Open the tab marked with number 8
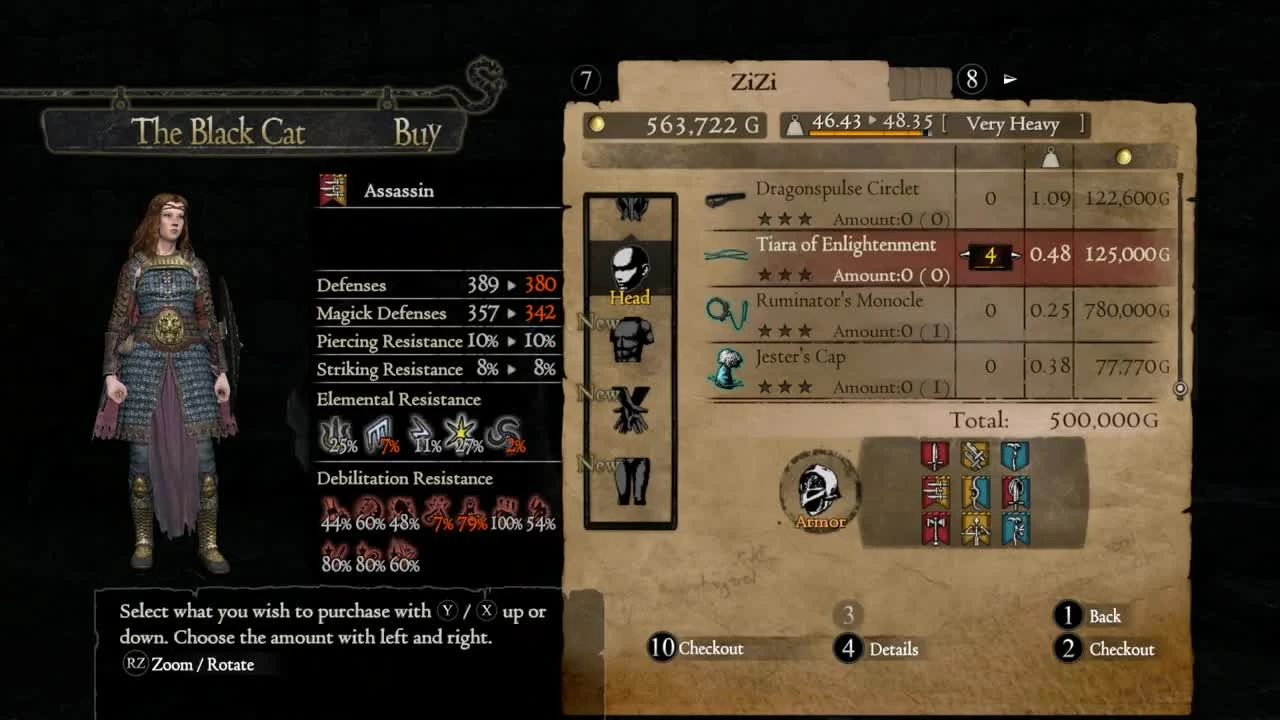Screen dimensions: 1280x720 (x=971, y=79)
